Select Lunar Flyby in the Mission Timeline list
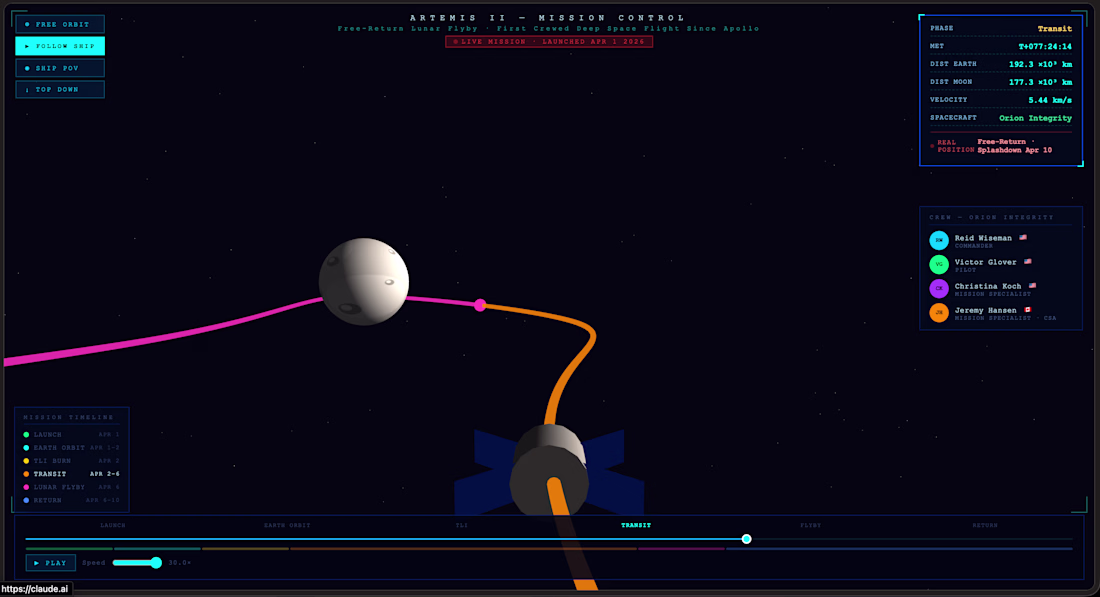 [62, 487]
